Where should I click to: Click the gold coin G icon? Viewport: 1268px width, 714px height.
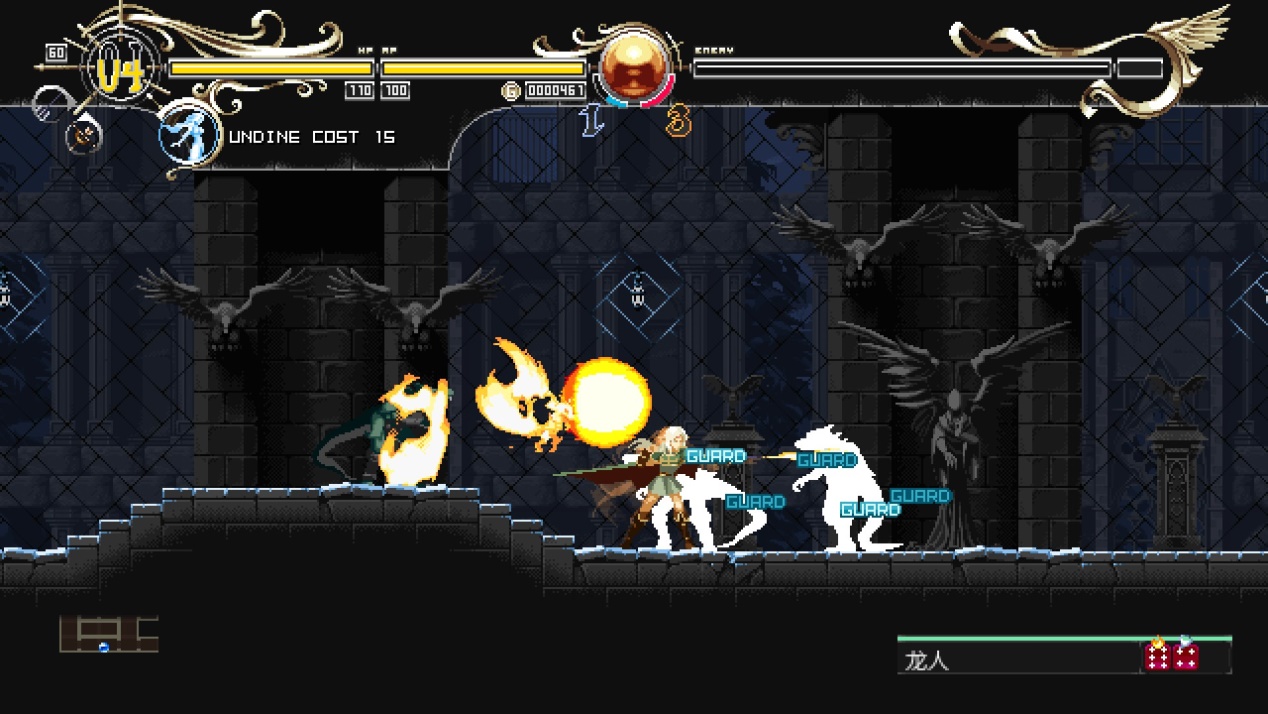pos(510,91)
